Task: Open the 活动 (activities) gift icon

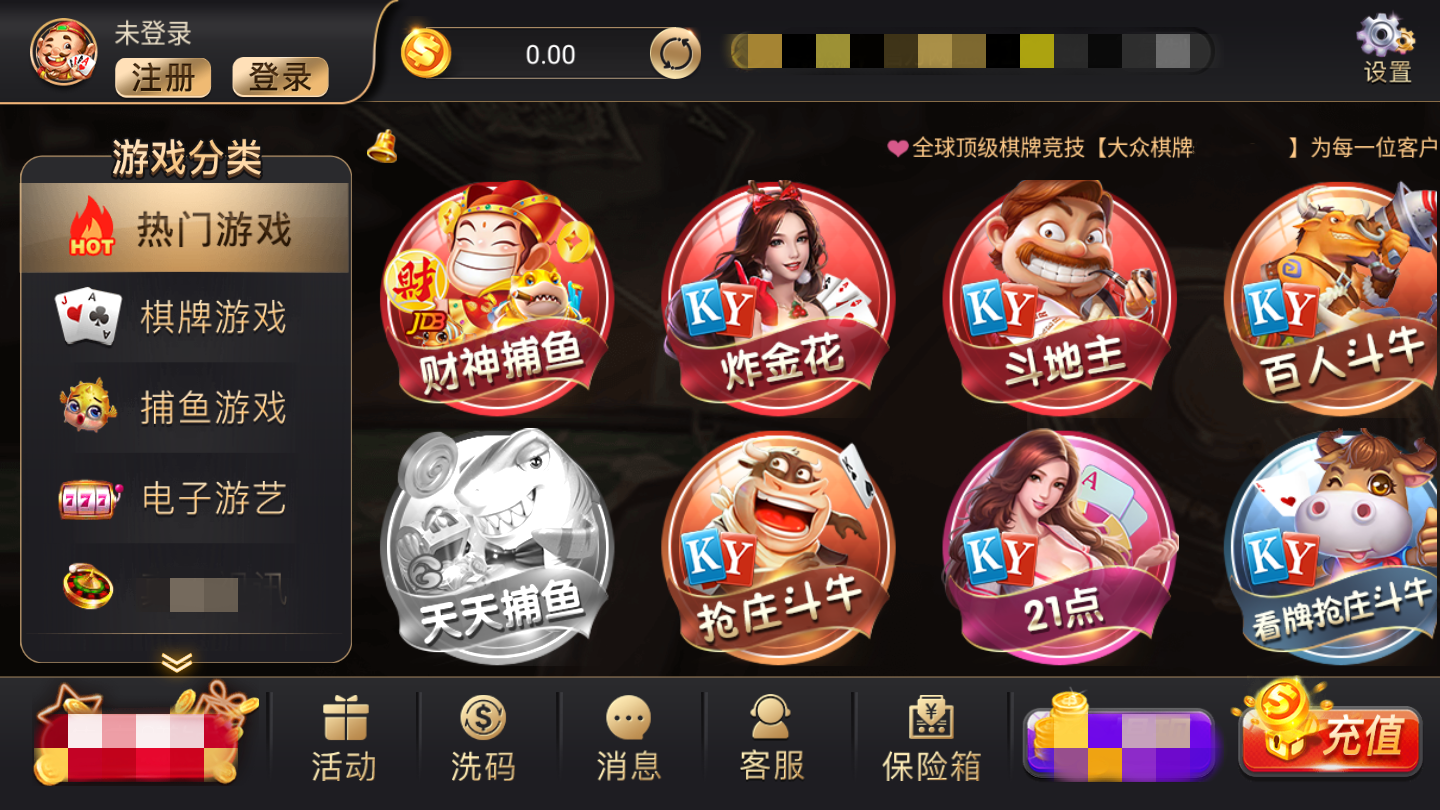Action: coord(344,735)
